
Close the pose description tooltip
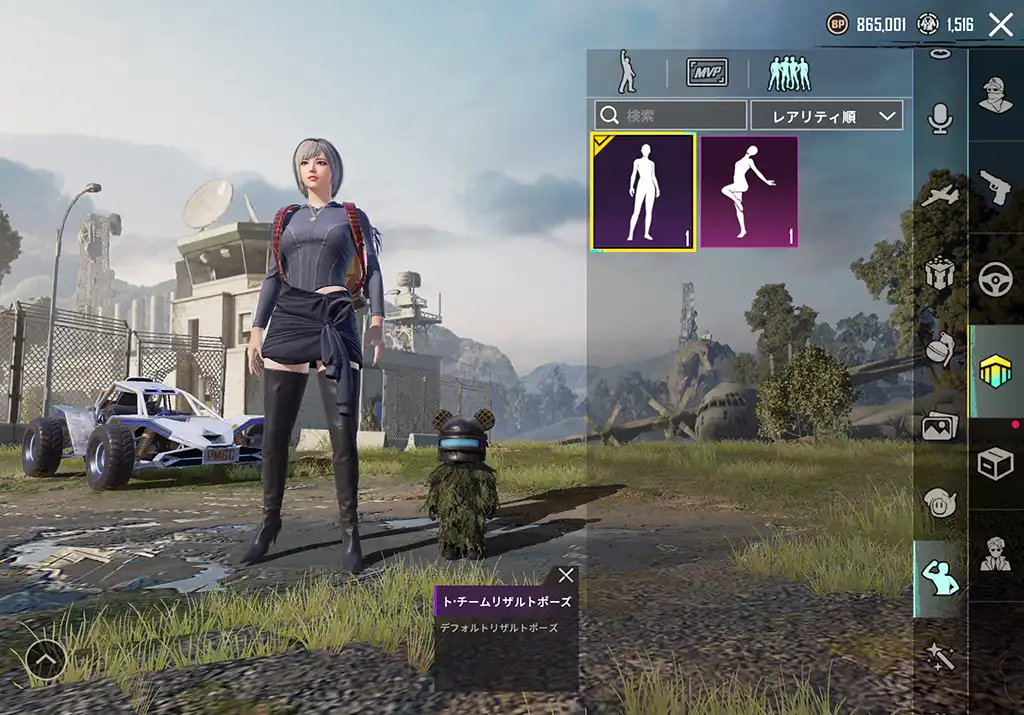[566, 575]
